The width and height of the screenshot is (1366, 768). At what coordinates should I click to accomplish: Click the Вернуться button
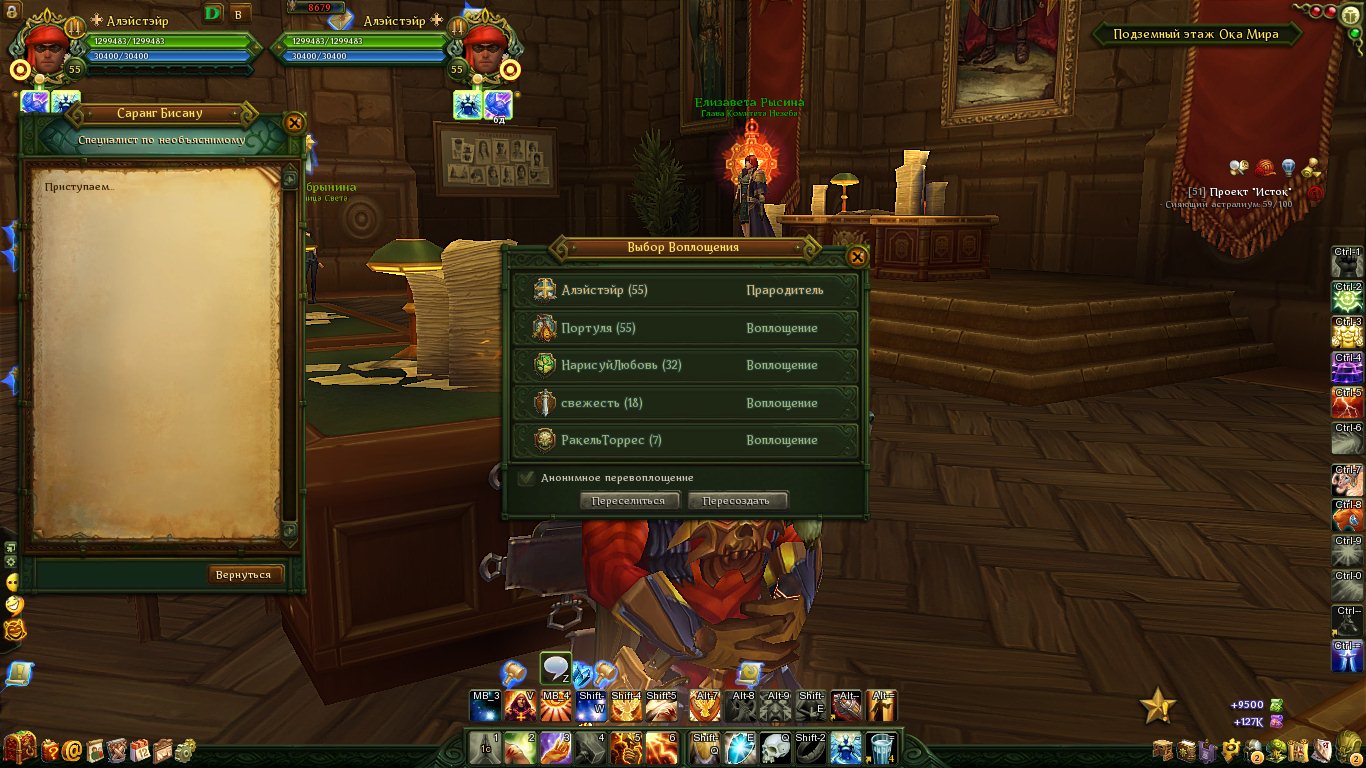coord(243,575)
